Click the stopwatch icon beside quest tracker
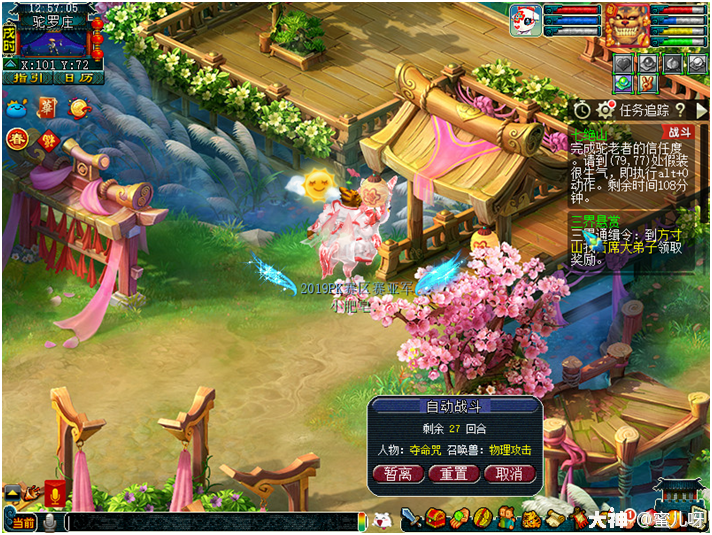This screenshot has width=712, height=535. [x=583, y=110]
